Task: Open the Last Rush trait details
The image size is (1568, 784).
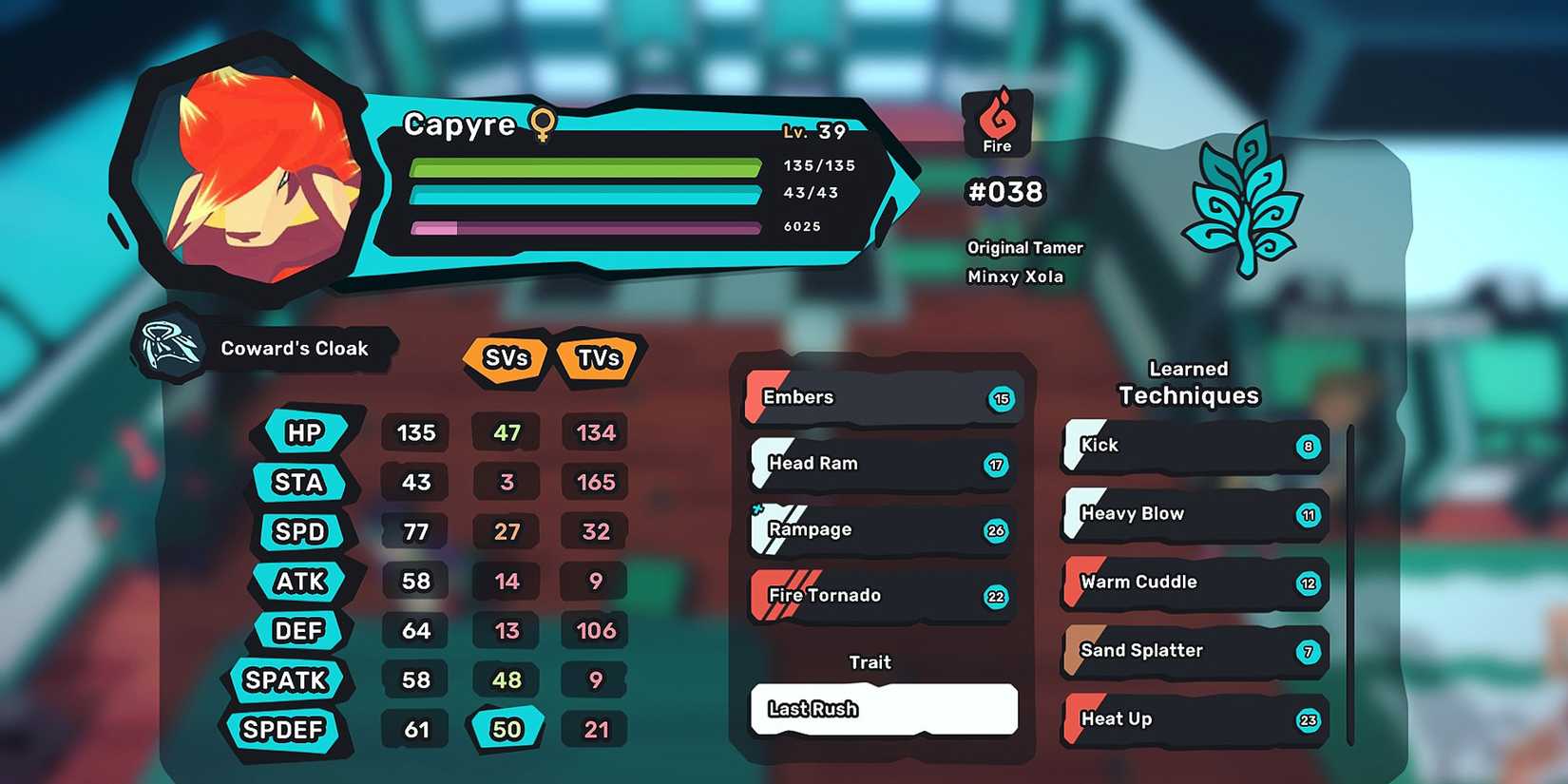Action: pos(882,709)
